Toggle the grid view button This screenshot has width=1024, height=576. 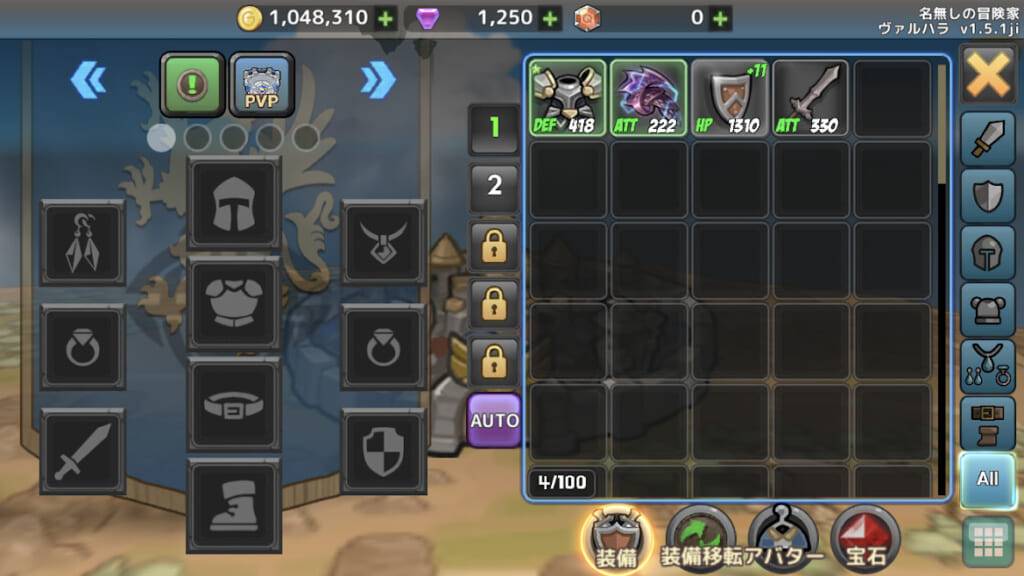[x=987, y=542]
